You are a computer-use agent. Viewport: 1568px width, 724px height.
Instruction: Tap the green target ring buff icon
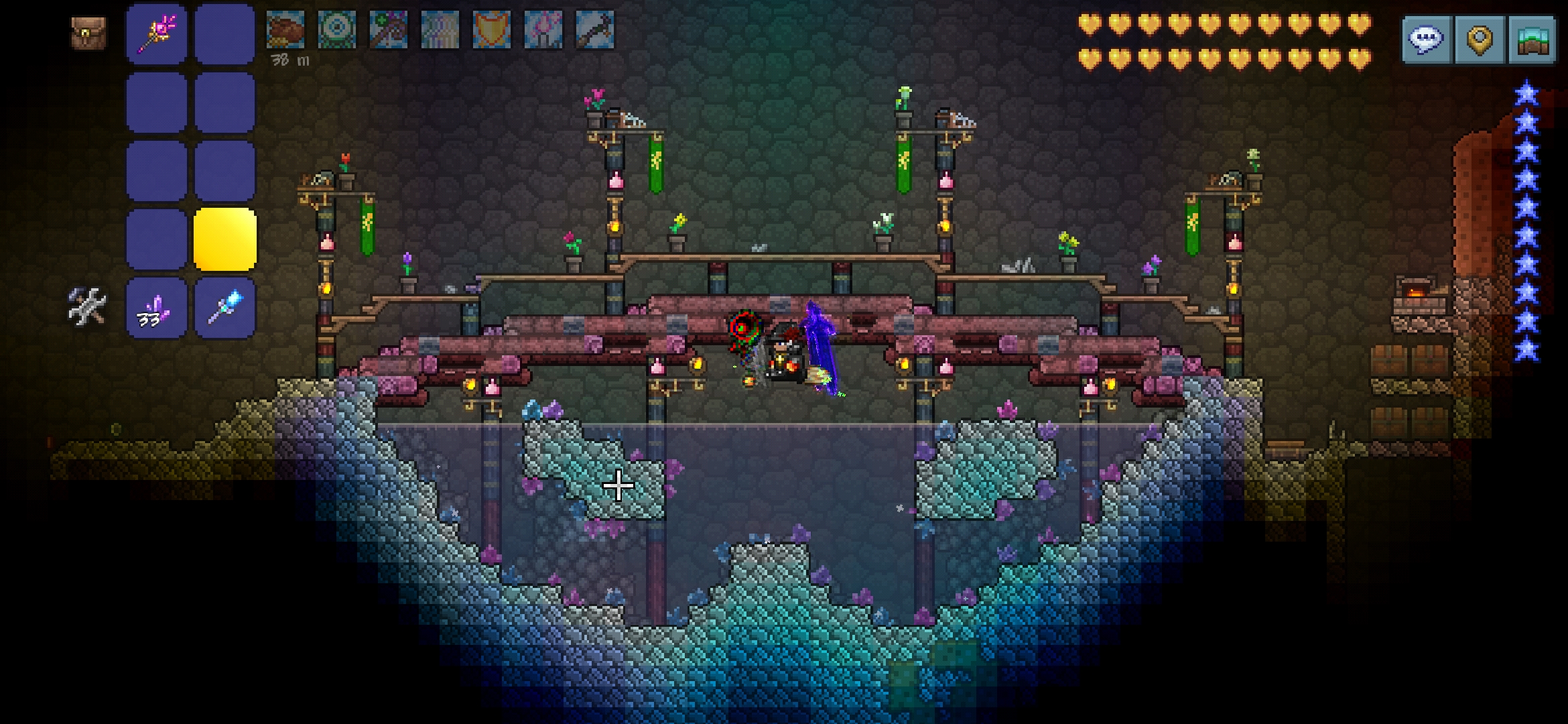(x=337, y=30)
